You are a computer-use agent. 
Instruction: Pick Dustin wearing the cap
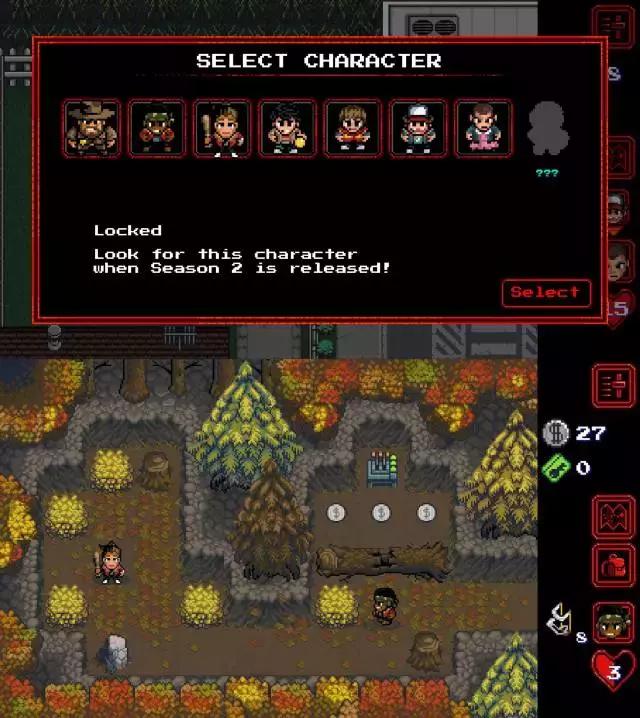tap(419, 129)
